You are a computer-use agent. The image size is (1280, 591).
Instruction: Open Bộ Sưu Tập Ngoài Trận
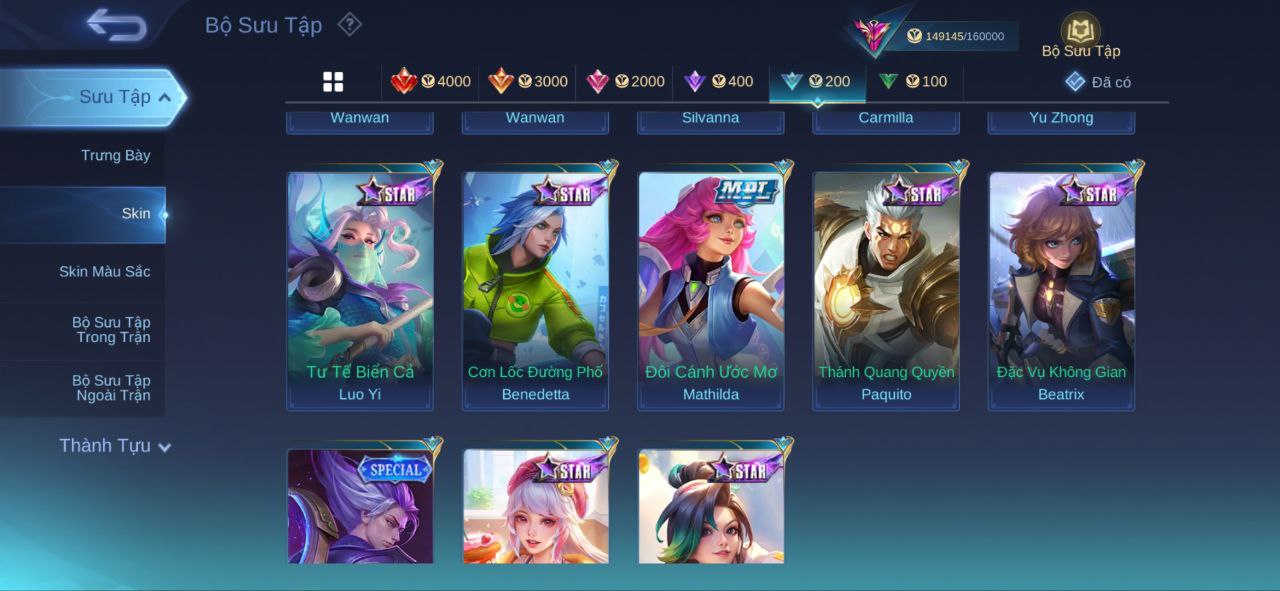tap(111, 388)
